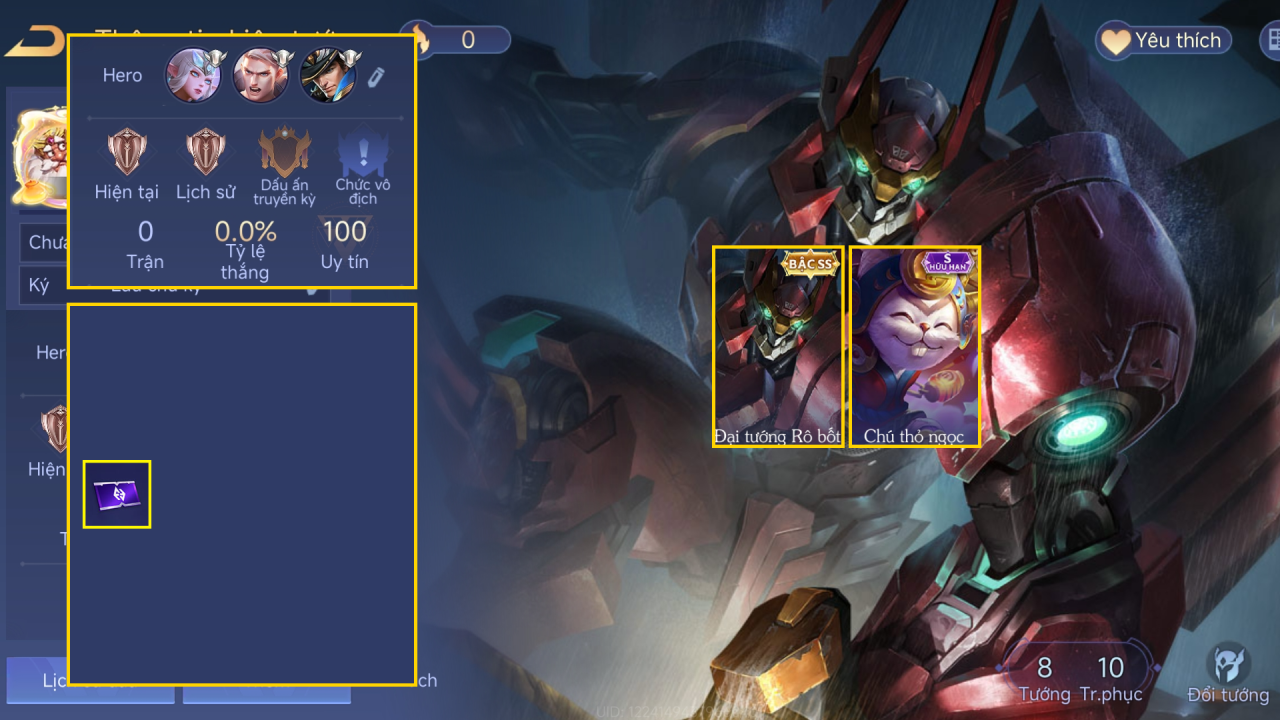Choose the Đại tướng Rô bốt skin card
The height and width of the screenshot is (720, 1280).
point(777,345)
